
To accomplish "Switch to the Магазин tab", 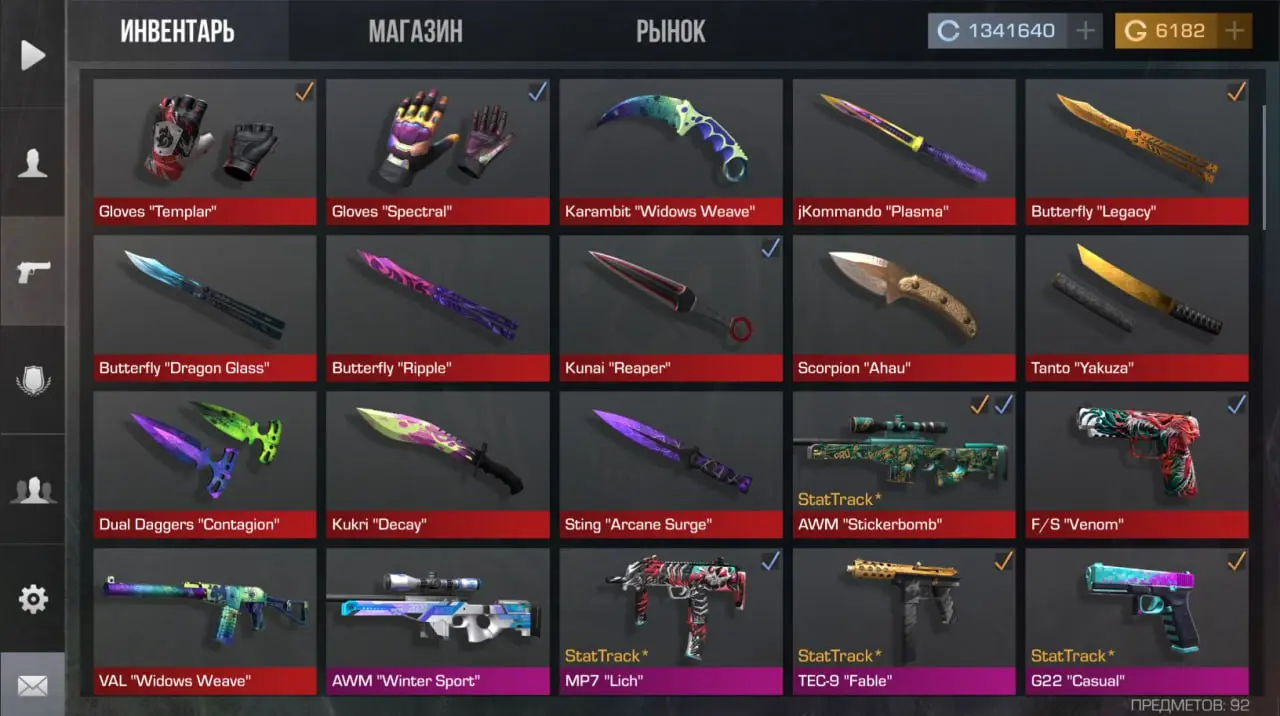I will coord(415,31).
